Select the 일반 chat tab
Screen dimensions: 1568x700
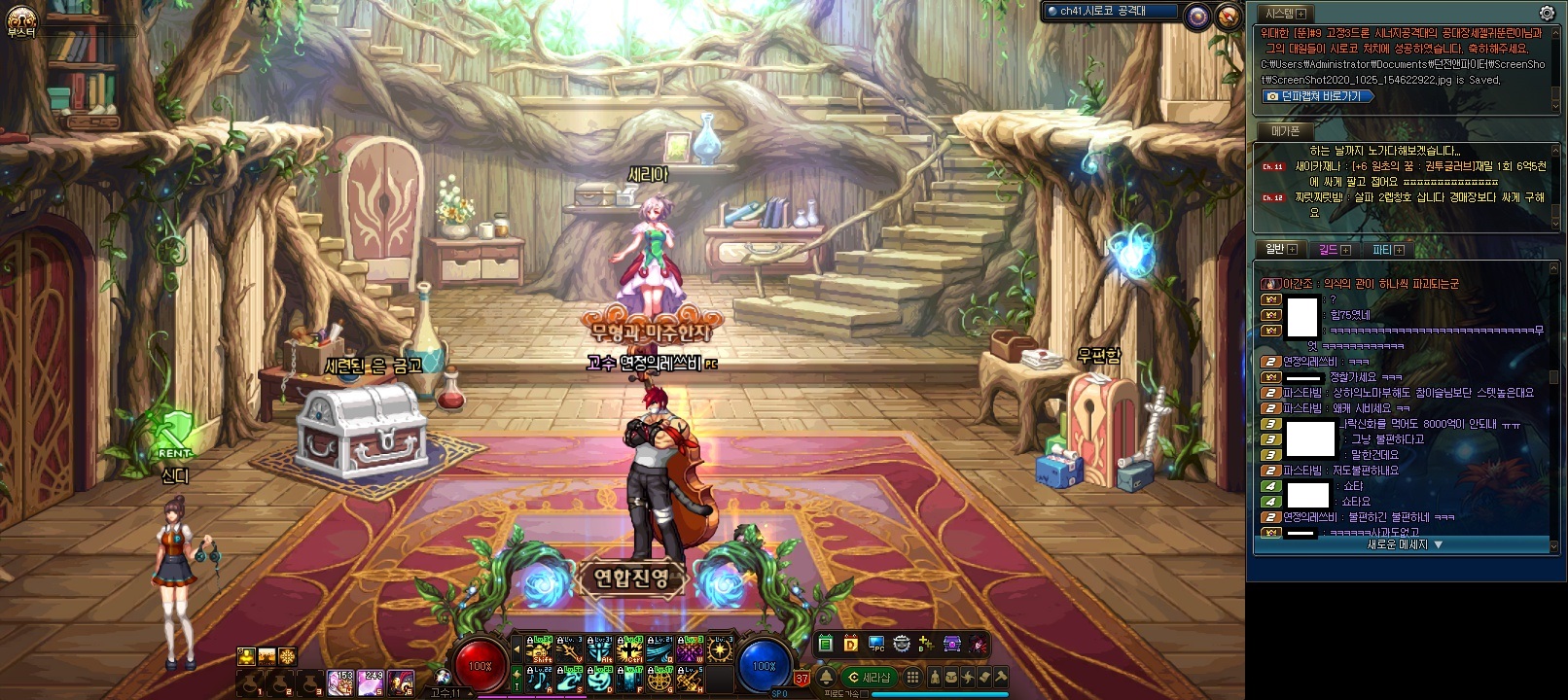click(x=1279, y=250)
